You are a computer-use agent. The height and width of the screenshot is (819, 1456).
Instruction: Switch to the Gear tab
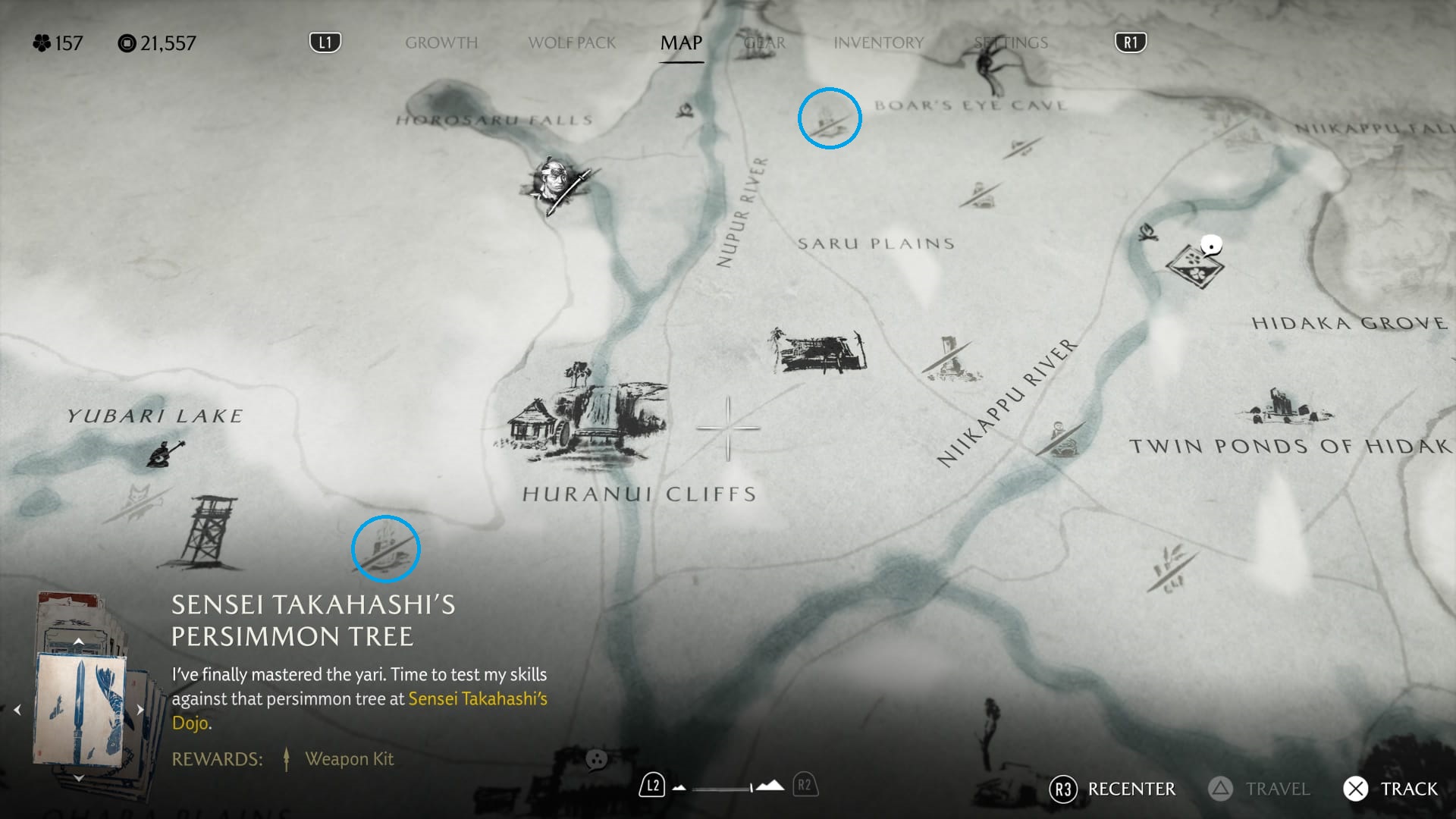764,43
